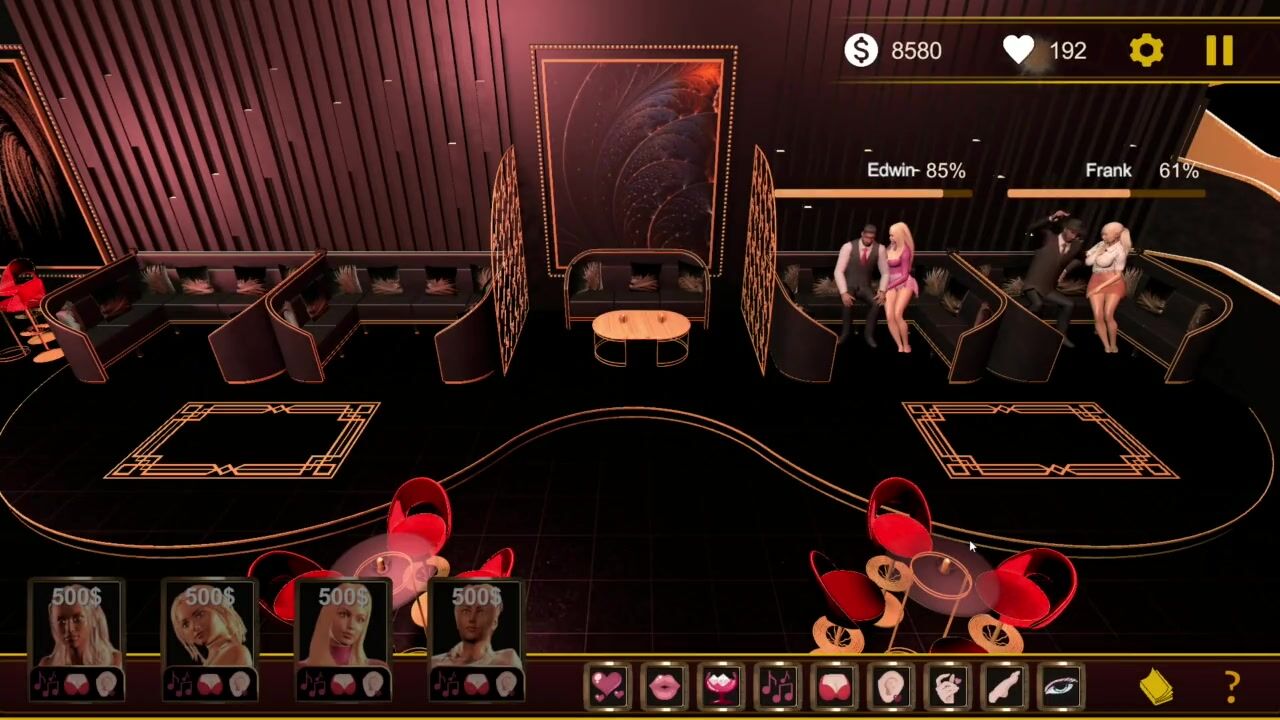Activate the hand with heart action
1280x720 pixels.
coord(948,687)
